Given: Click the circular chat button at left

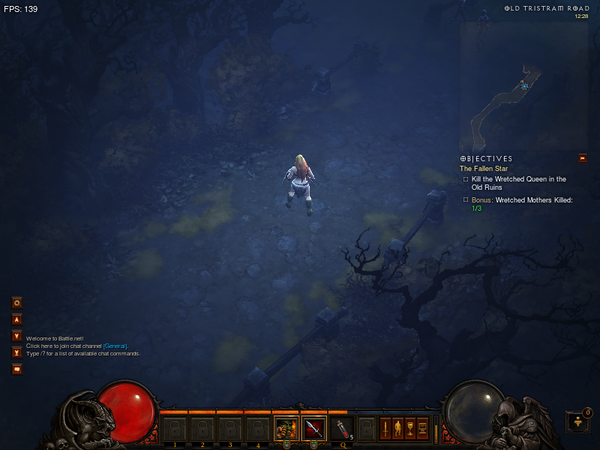Looking at the screenshot, I should coord(17,302).
